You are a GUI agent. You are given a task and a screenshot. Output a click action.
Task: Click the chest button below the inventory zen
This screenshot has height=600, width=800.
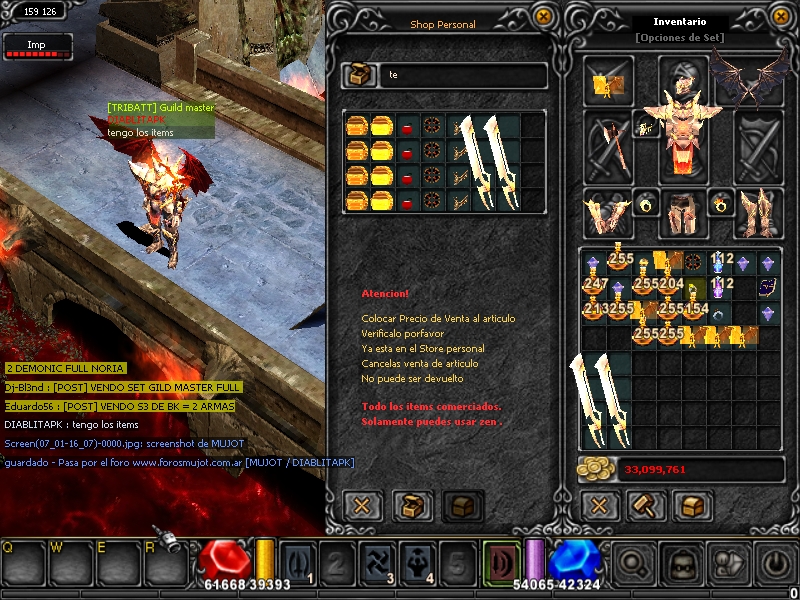[691, 505]
